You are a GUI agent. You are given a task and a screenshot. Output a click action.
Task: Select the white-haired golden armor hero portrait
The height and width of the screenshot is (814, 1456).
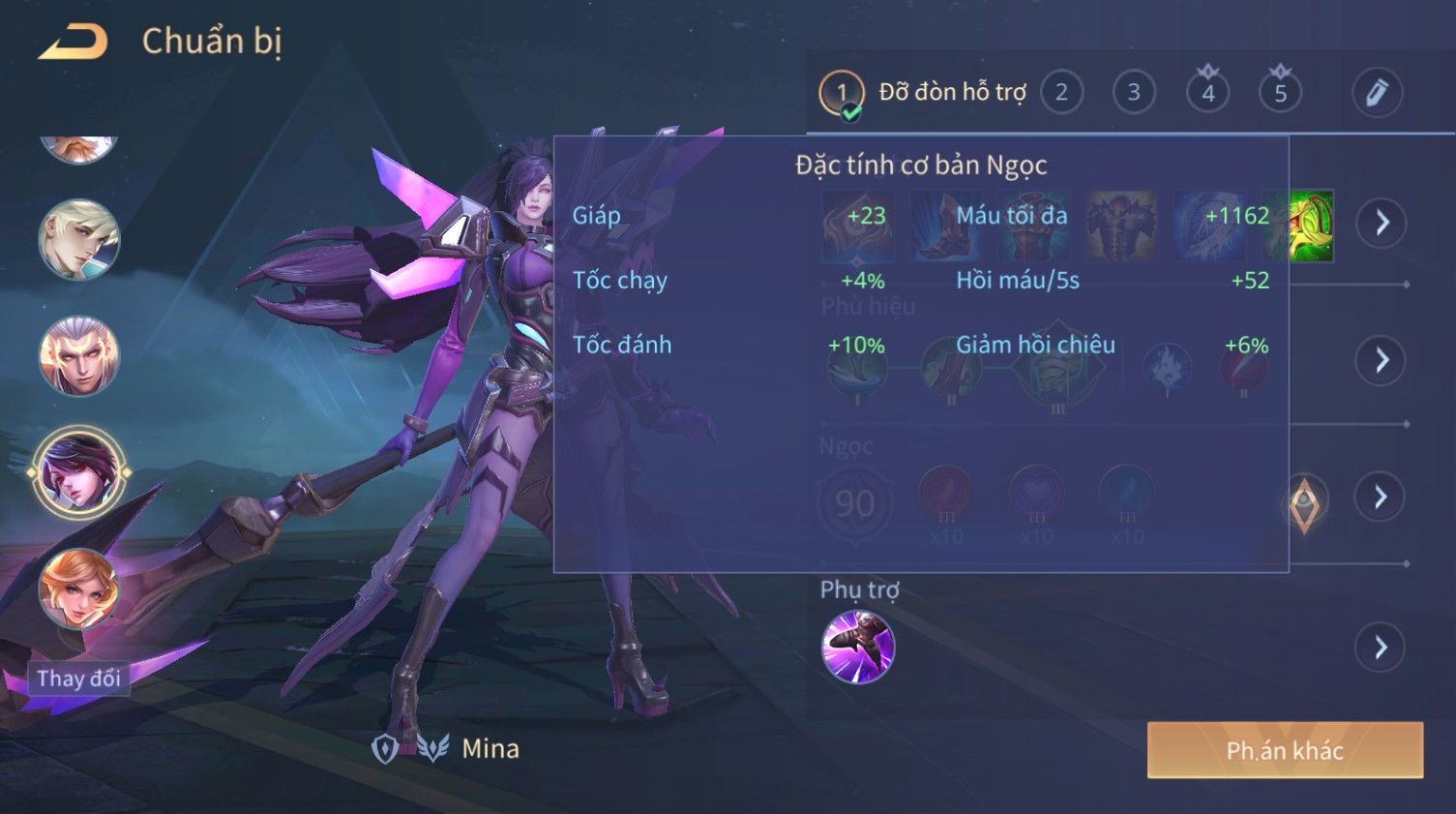(78, 355)
